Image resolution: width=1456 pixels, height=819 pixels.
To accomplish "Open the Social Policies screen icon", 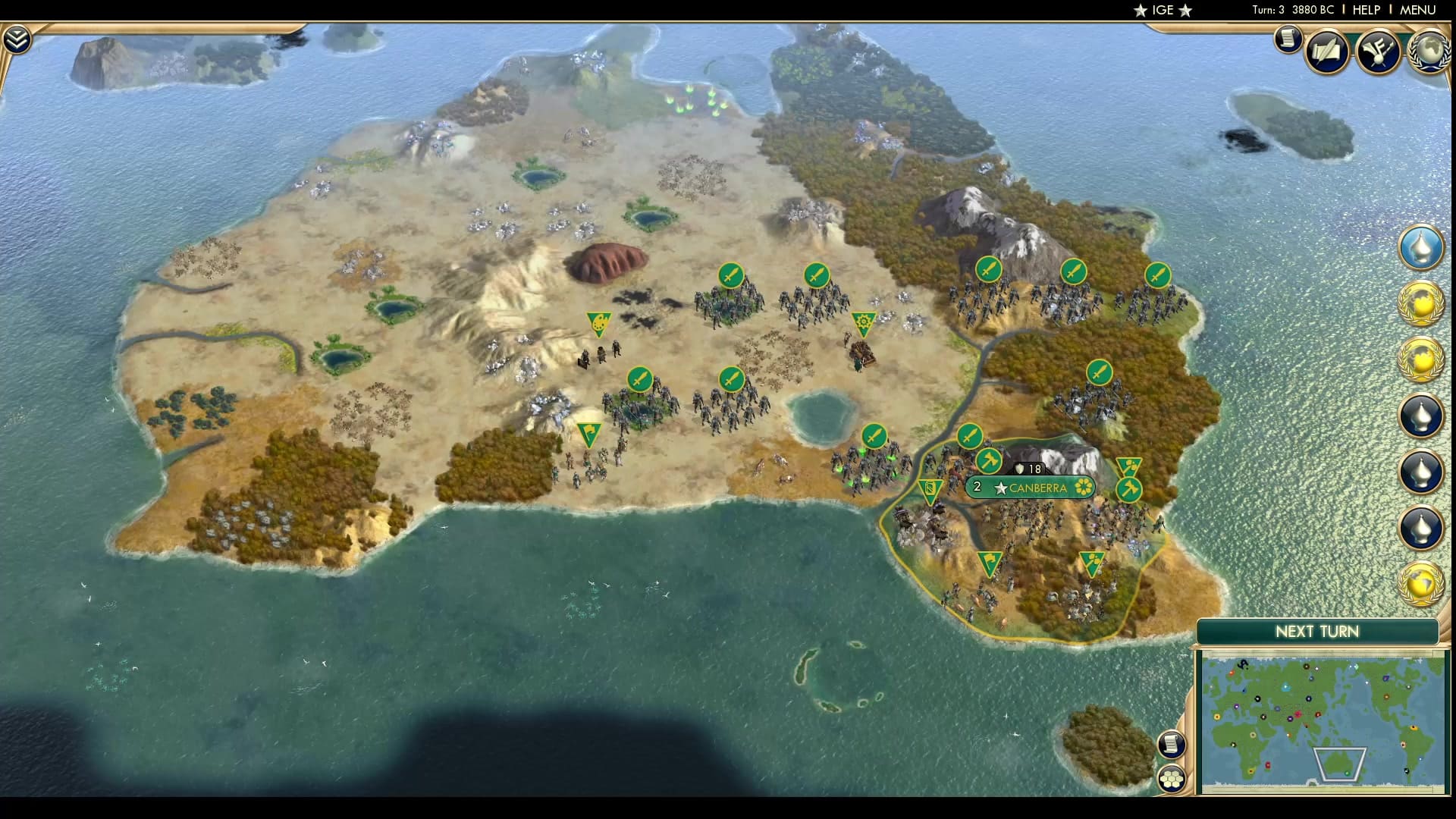I will [1328, 52].
